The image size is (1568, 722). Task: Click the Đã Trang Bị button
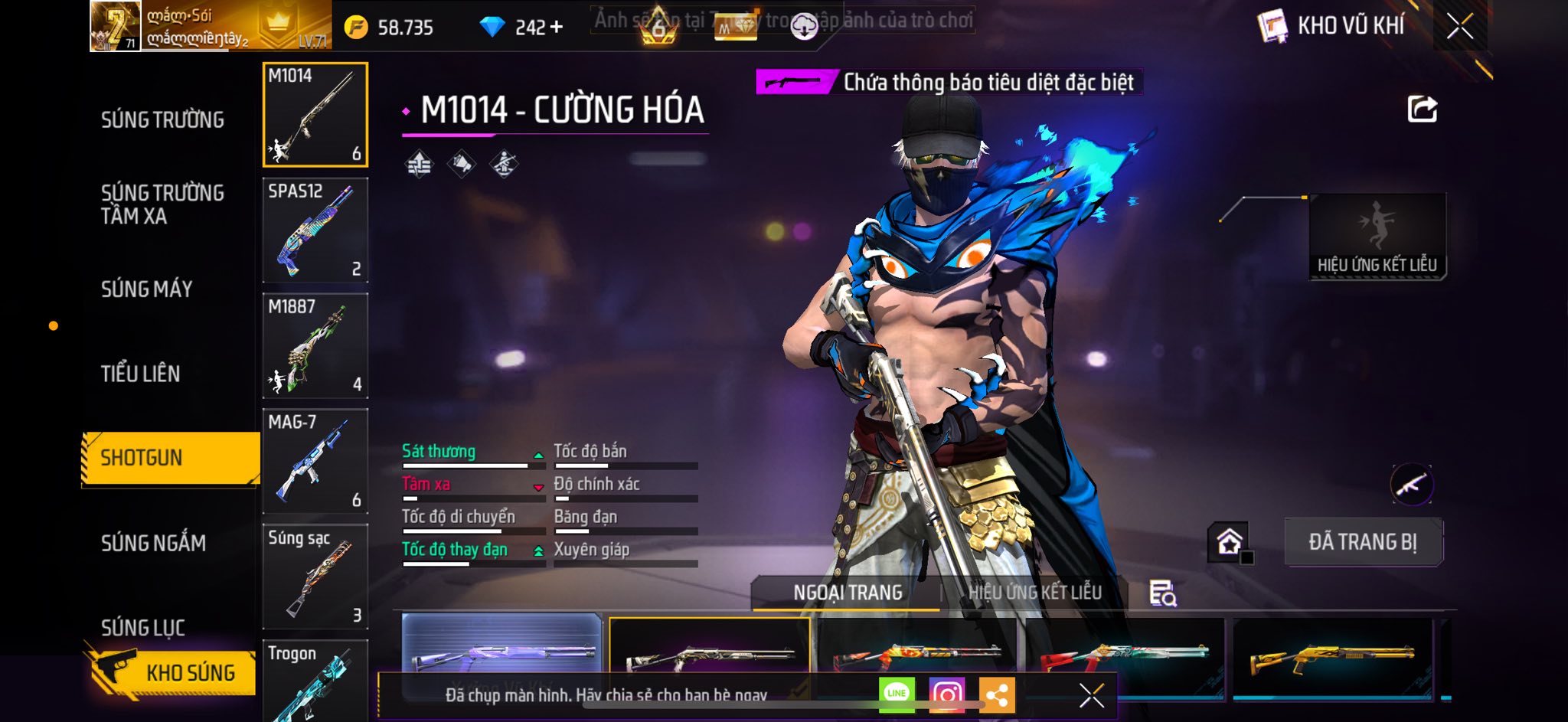pos(1363,542)
